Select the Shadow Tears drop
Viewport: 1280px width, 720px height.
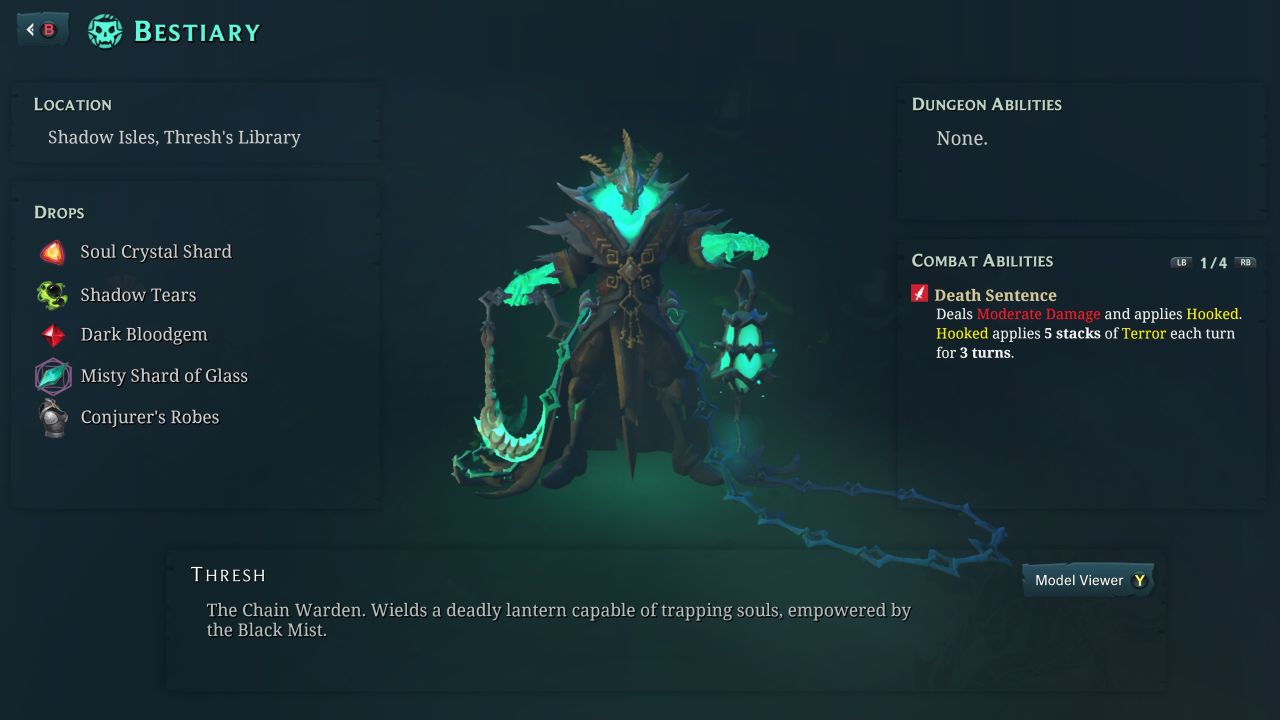[137, 295]
